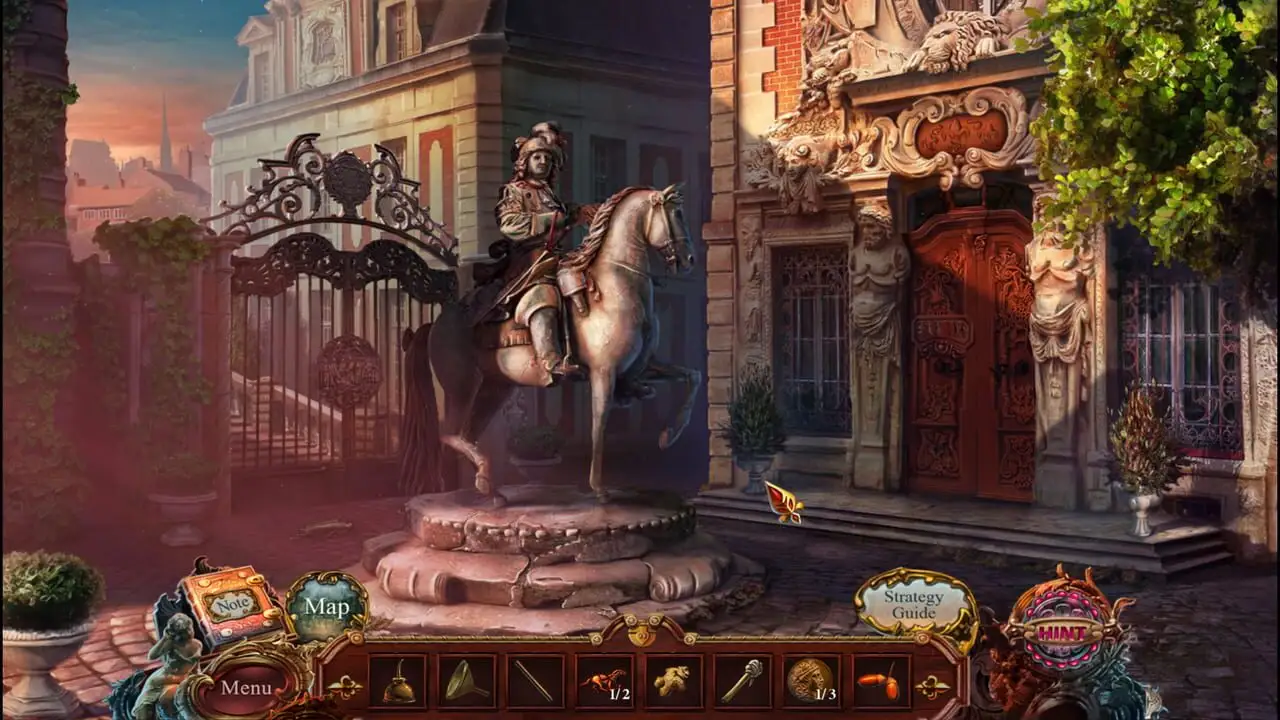Open the Menu
The width and height of the screenshot is (1280, 720).
(x=246, y=687)
